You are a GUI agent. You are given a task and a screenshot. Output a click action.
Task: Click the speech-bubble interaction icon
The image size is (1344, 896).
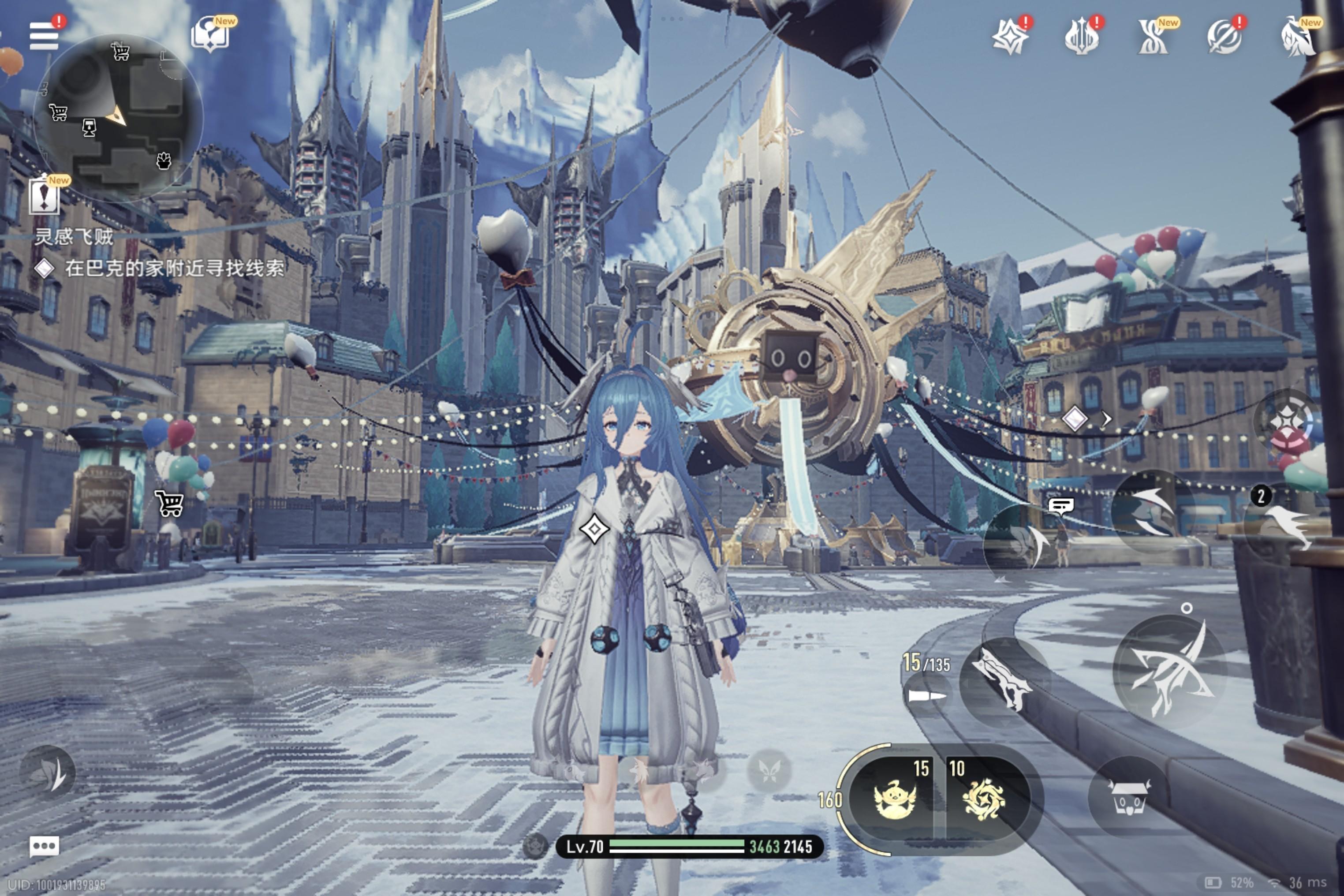[1060, 506]
